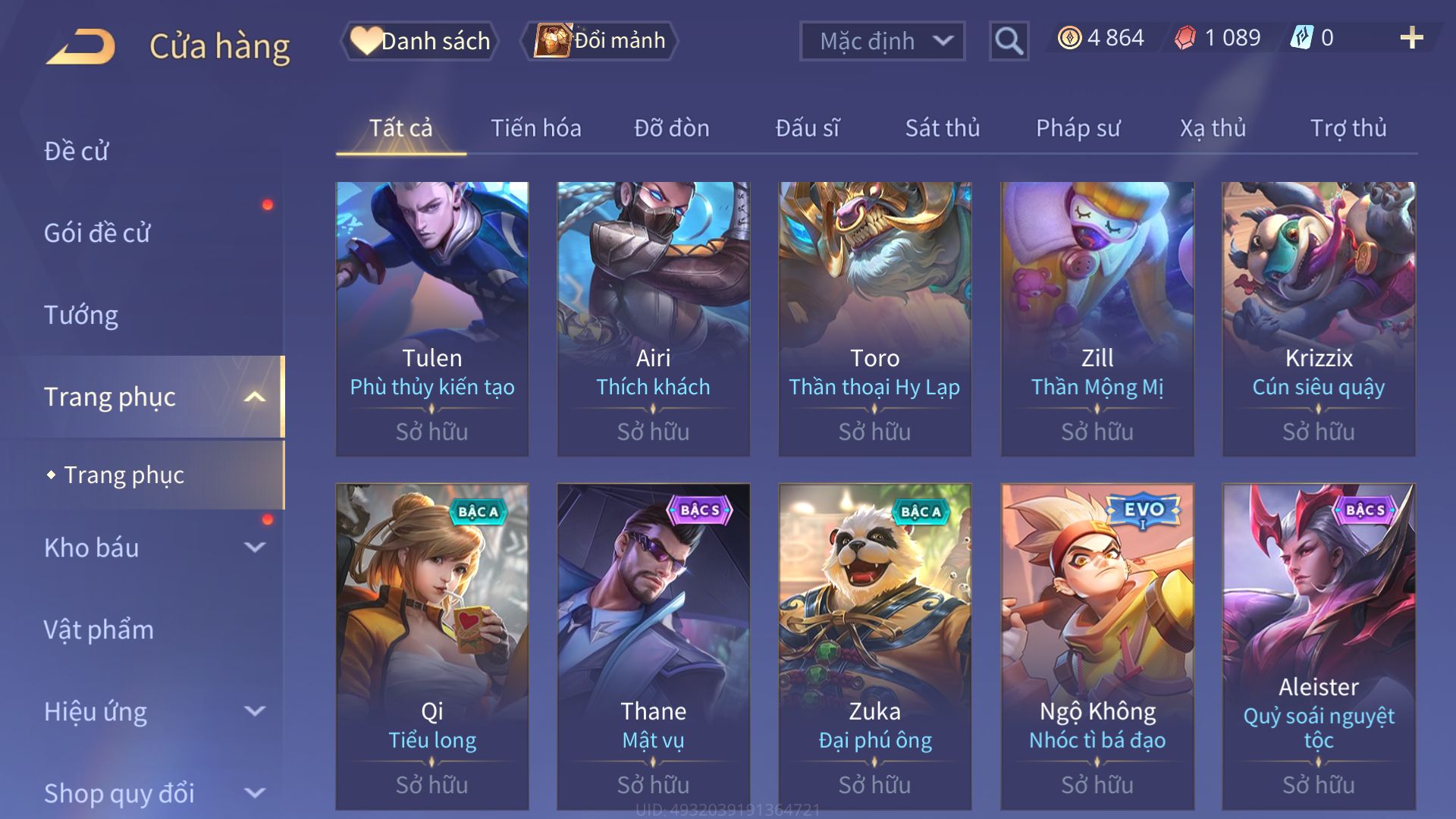Switch to the Pháp sư tab
The width and height of the screenshot is (1456, 819).
coord(1078,128)
